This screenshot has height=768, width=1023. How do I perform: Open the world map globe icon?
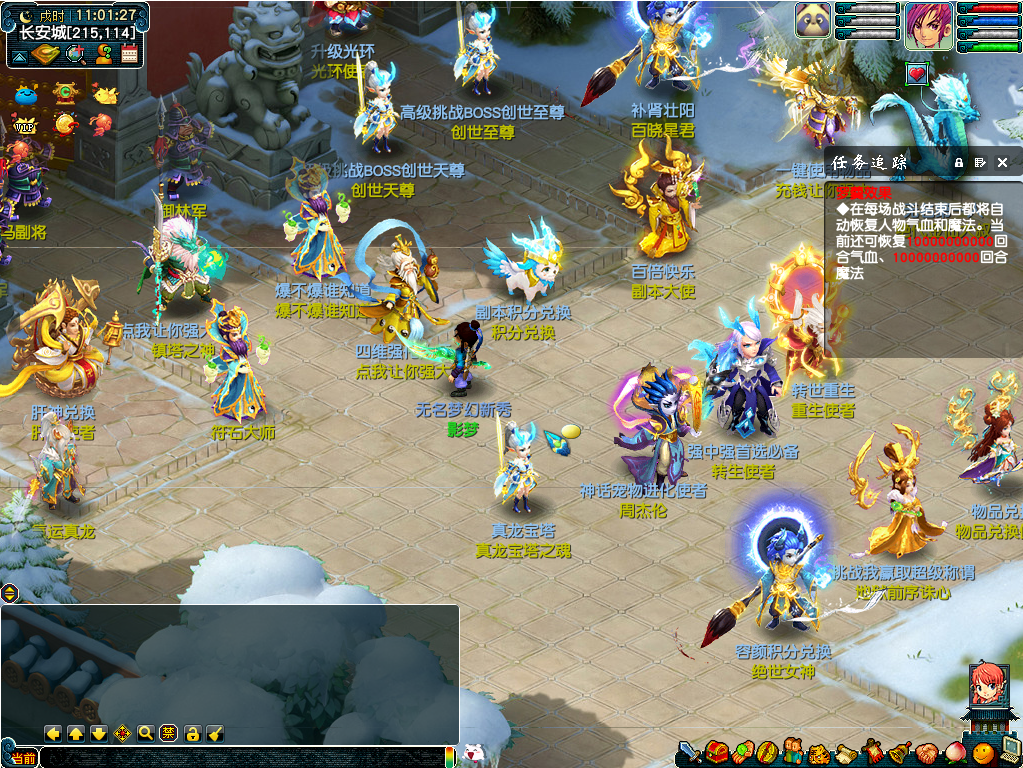[x=75, y=54]
